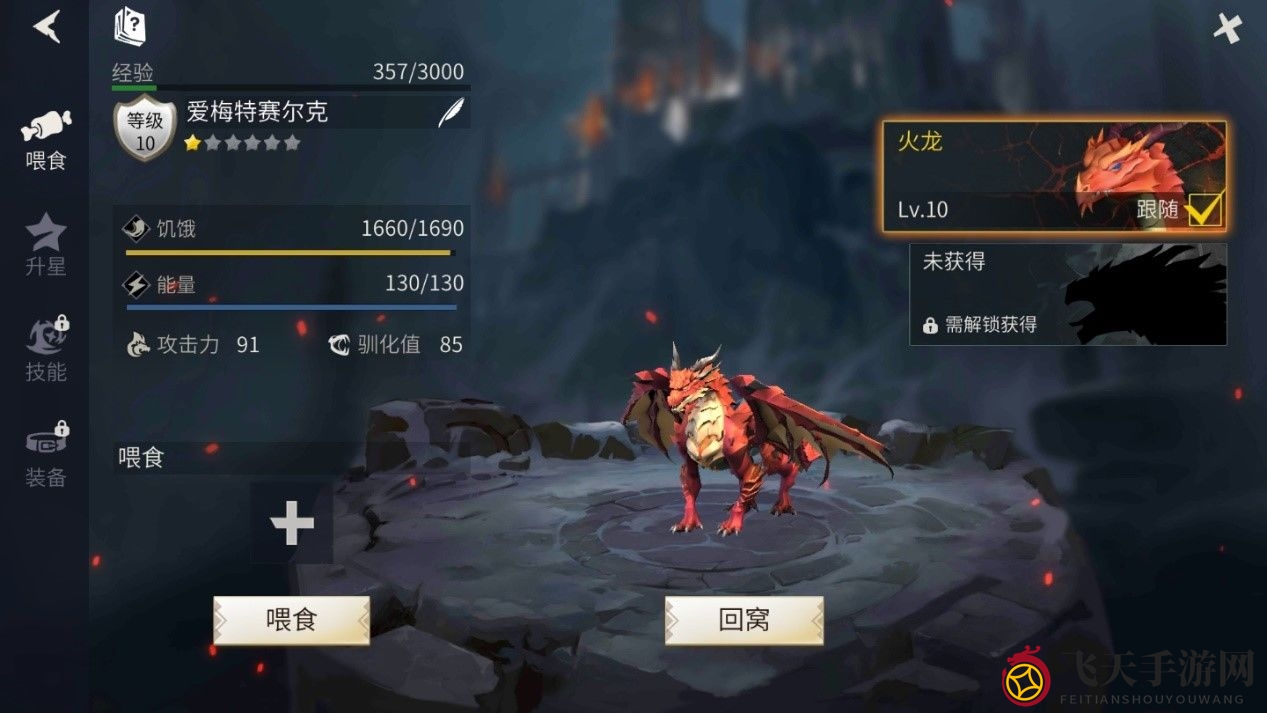The width and height of the screenshot is (1267, 713).
Task: Click the 喂食 feed button
Action: pyautogui.click(x=291, y=620)
